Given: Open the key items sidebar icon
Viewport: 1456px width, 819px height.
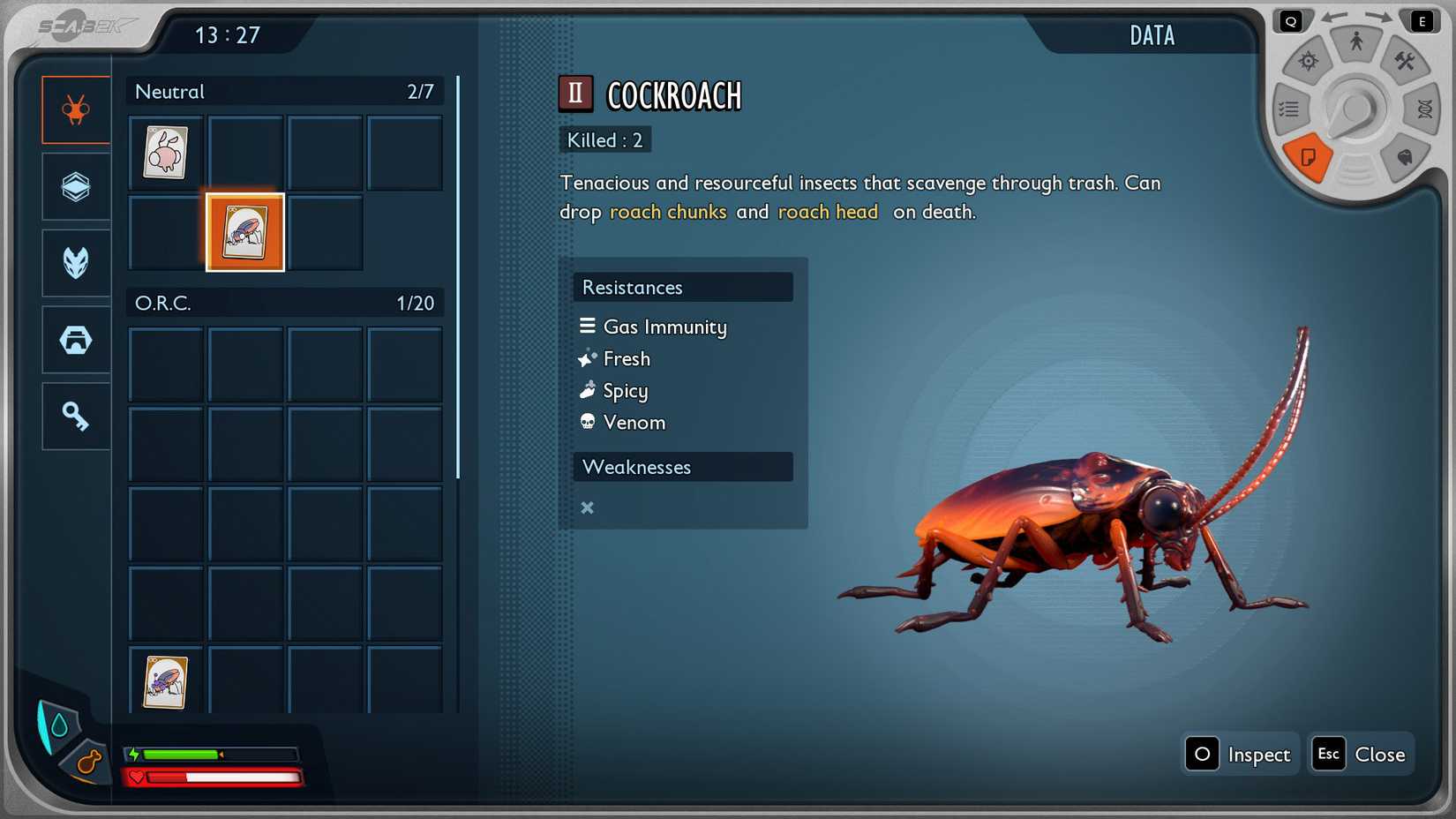Looking at the screenshot, I should (76, 416).
